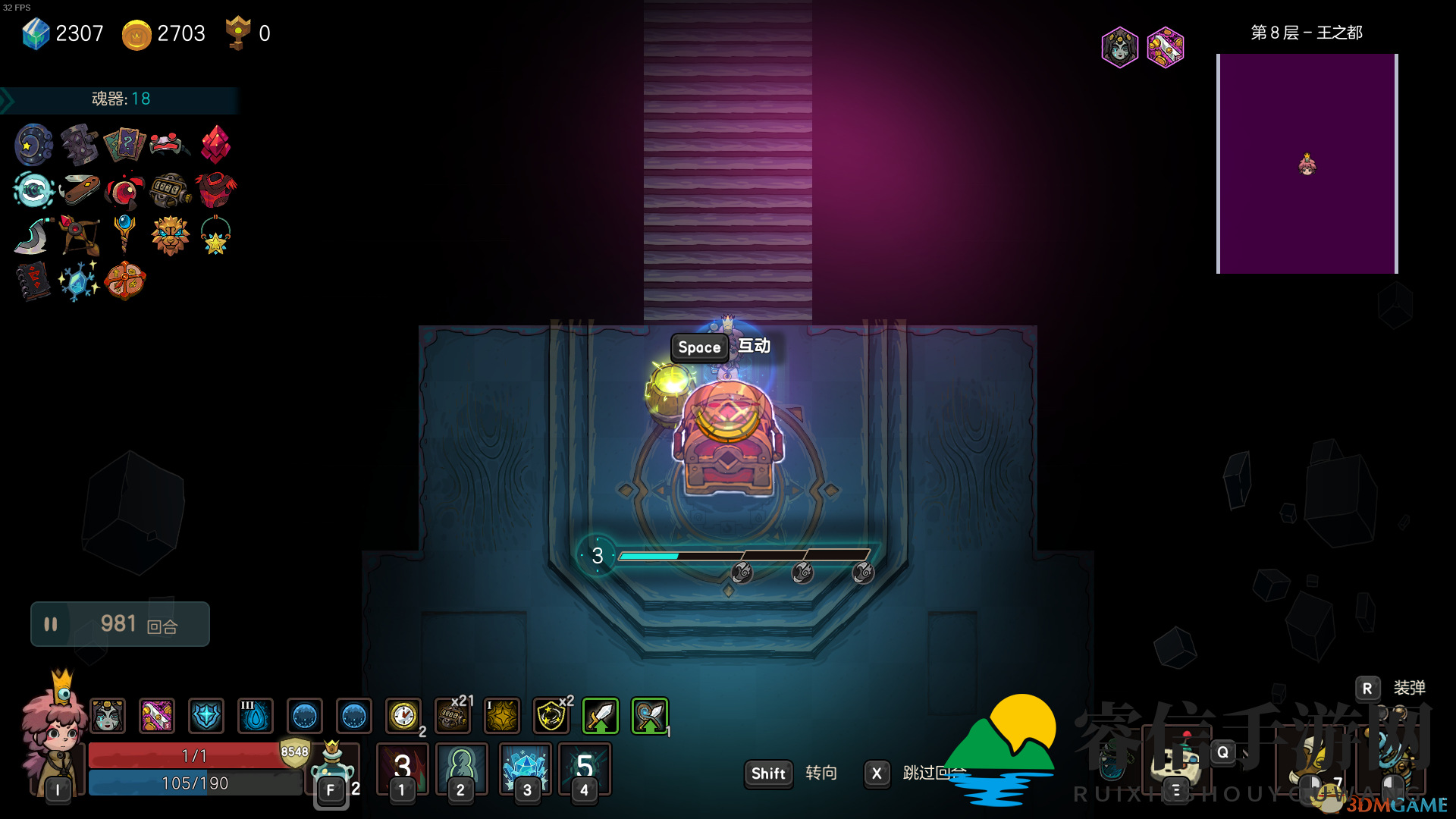The image size is (1456, 819).
Task: Select the crescent moon star soul relic
Action: coord(33,144)
